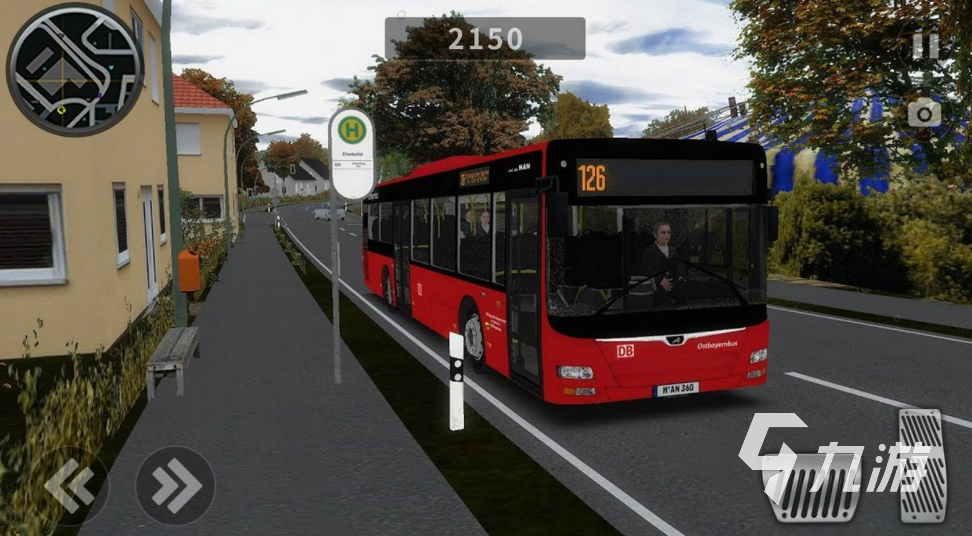Take a screenshot with the camera icon

click(924, 112)
